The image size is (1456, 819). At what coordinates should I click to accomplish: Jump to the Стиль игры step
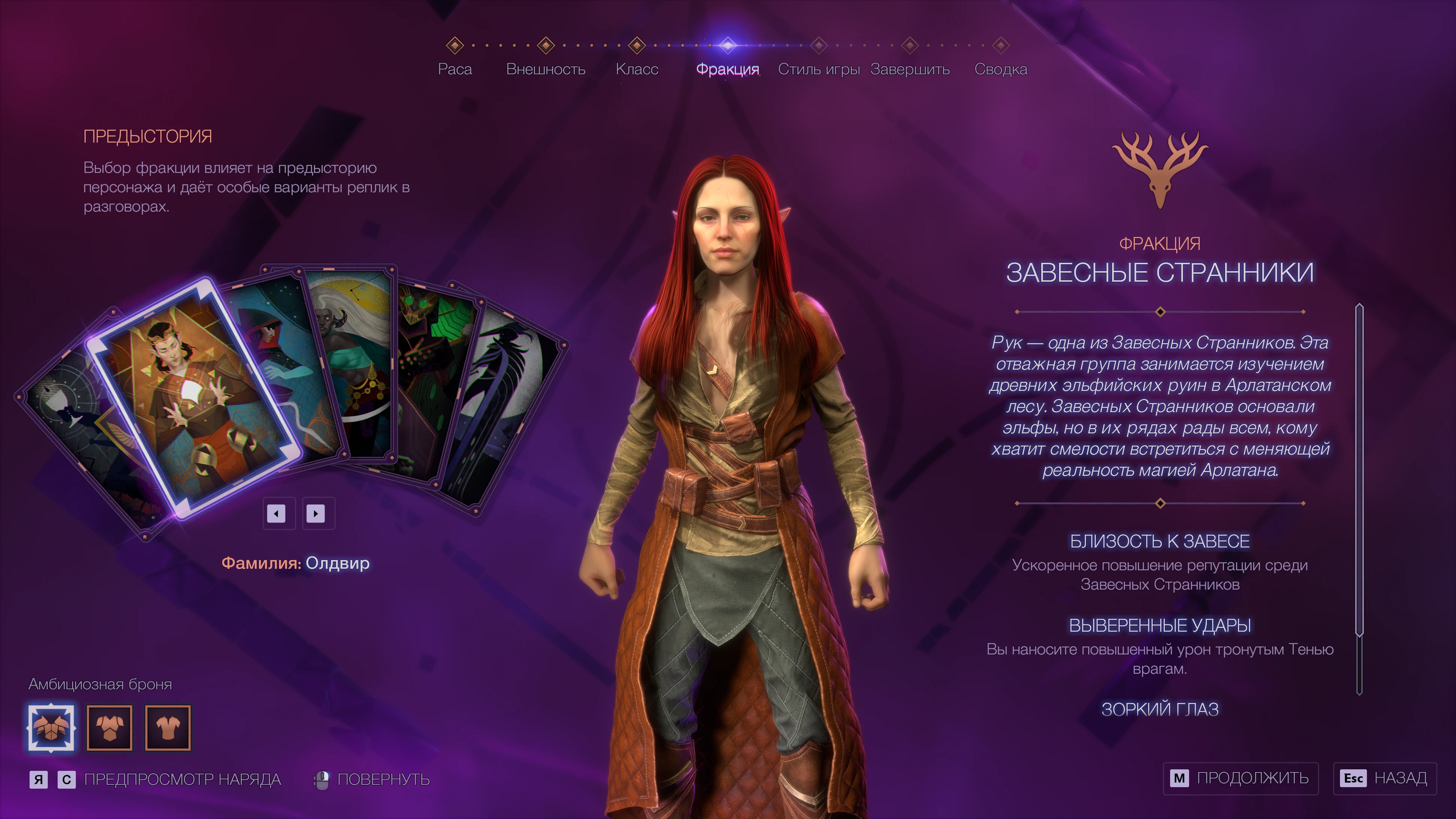pos(818,68)
